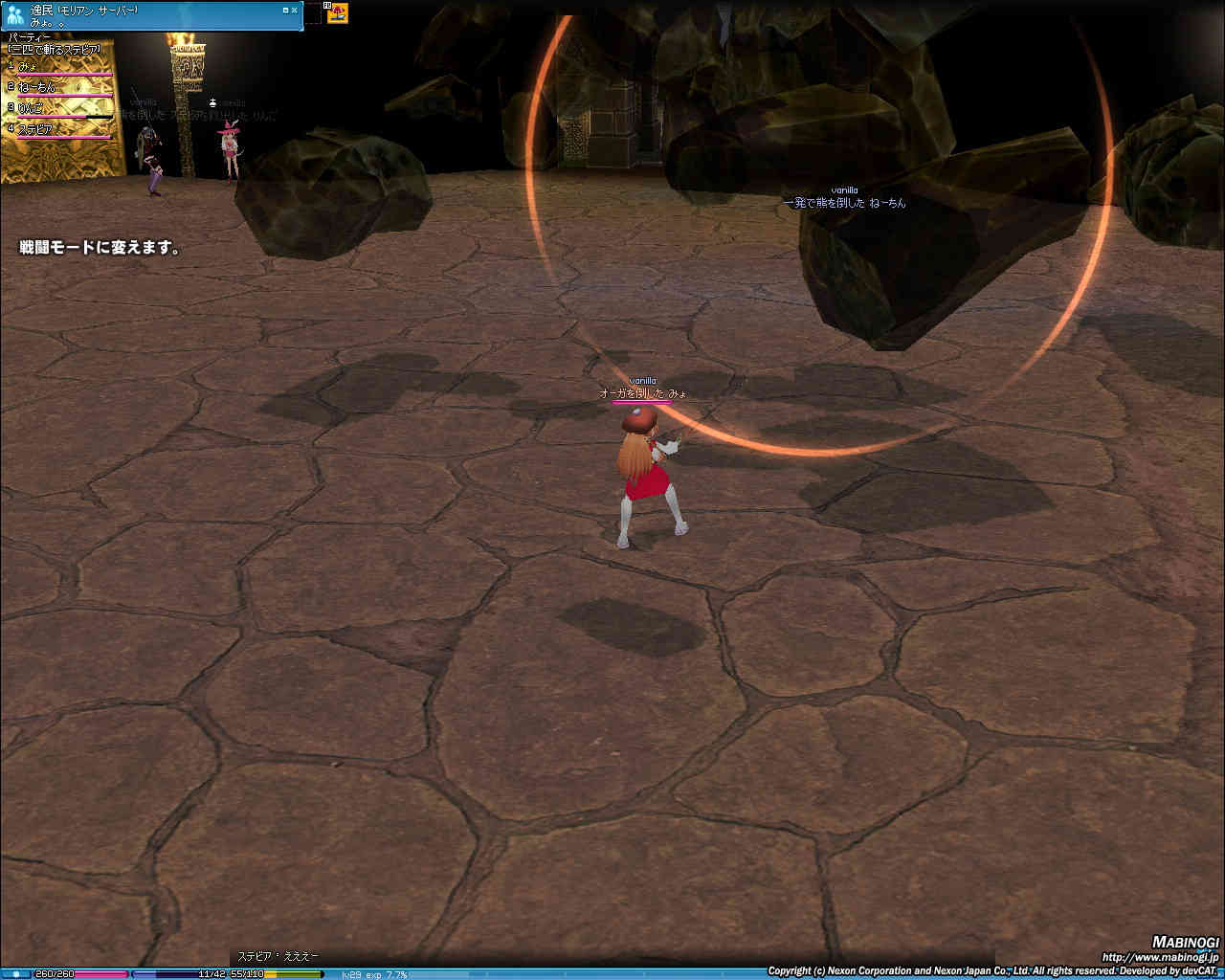This screenshot has width=1225, height=980.
Task: Click the party title header
Action: coord(29,38)
